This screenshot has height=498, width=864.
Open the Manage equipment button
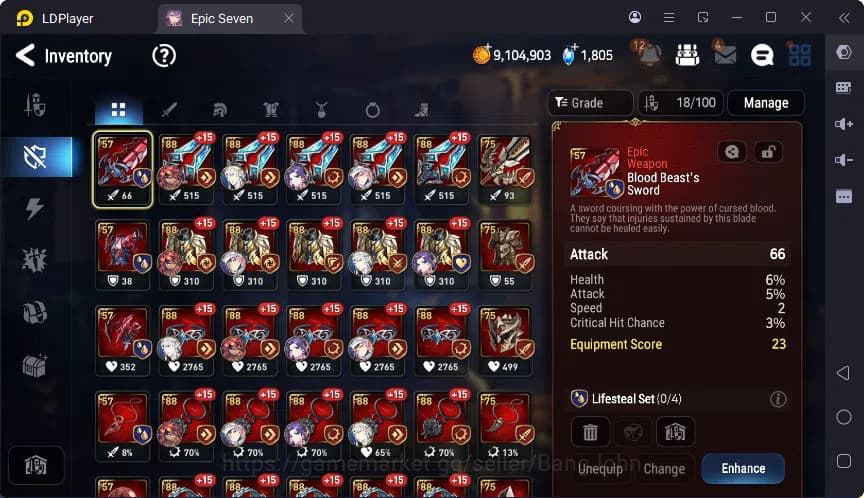click(766, 103)
